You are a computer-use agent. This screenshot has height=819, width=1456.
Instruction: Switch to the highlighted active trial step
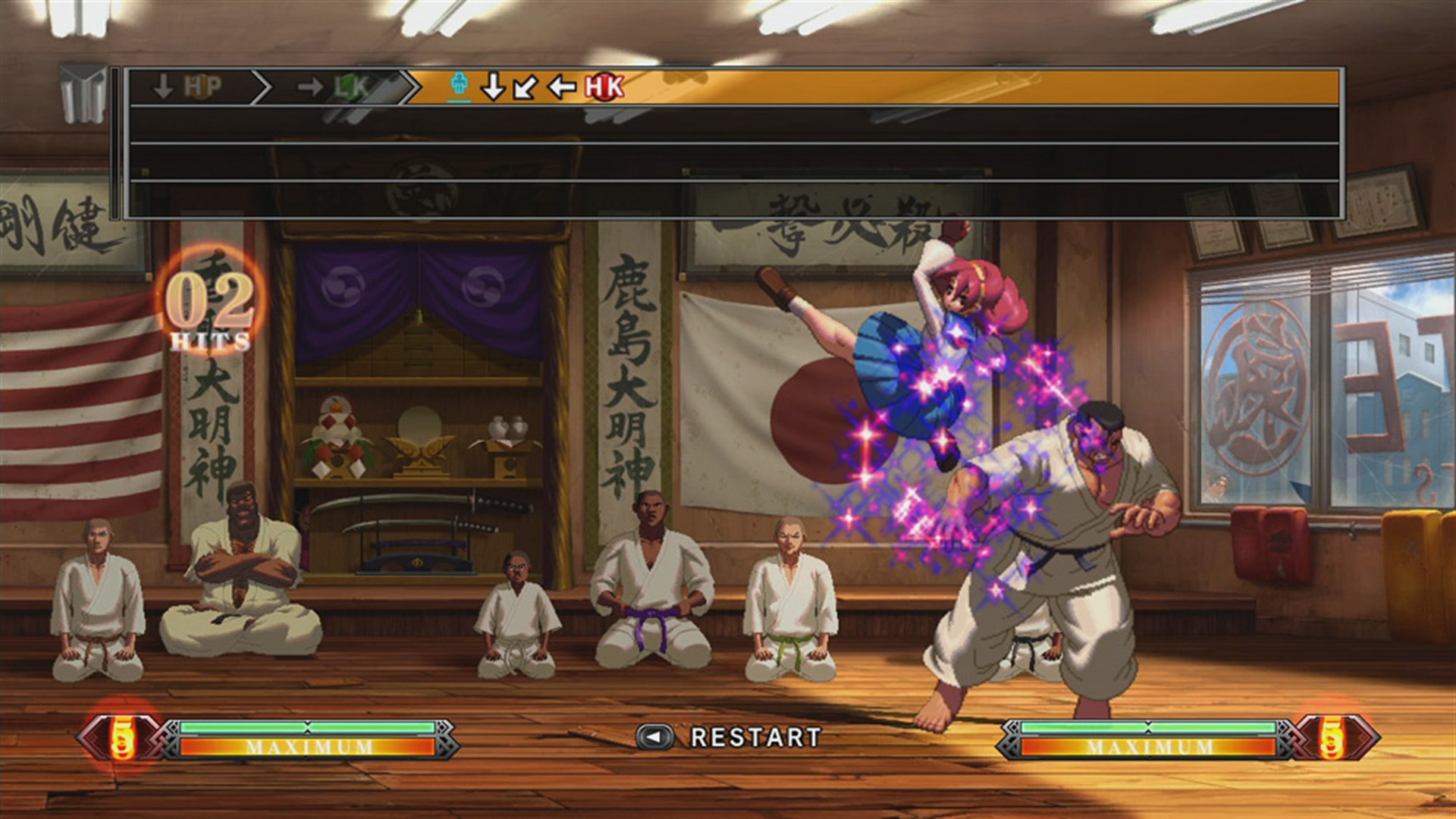pyautogui.click(x=531, y=86)
